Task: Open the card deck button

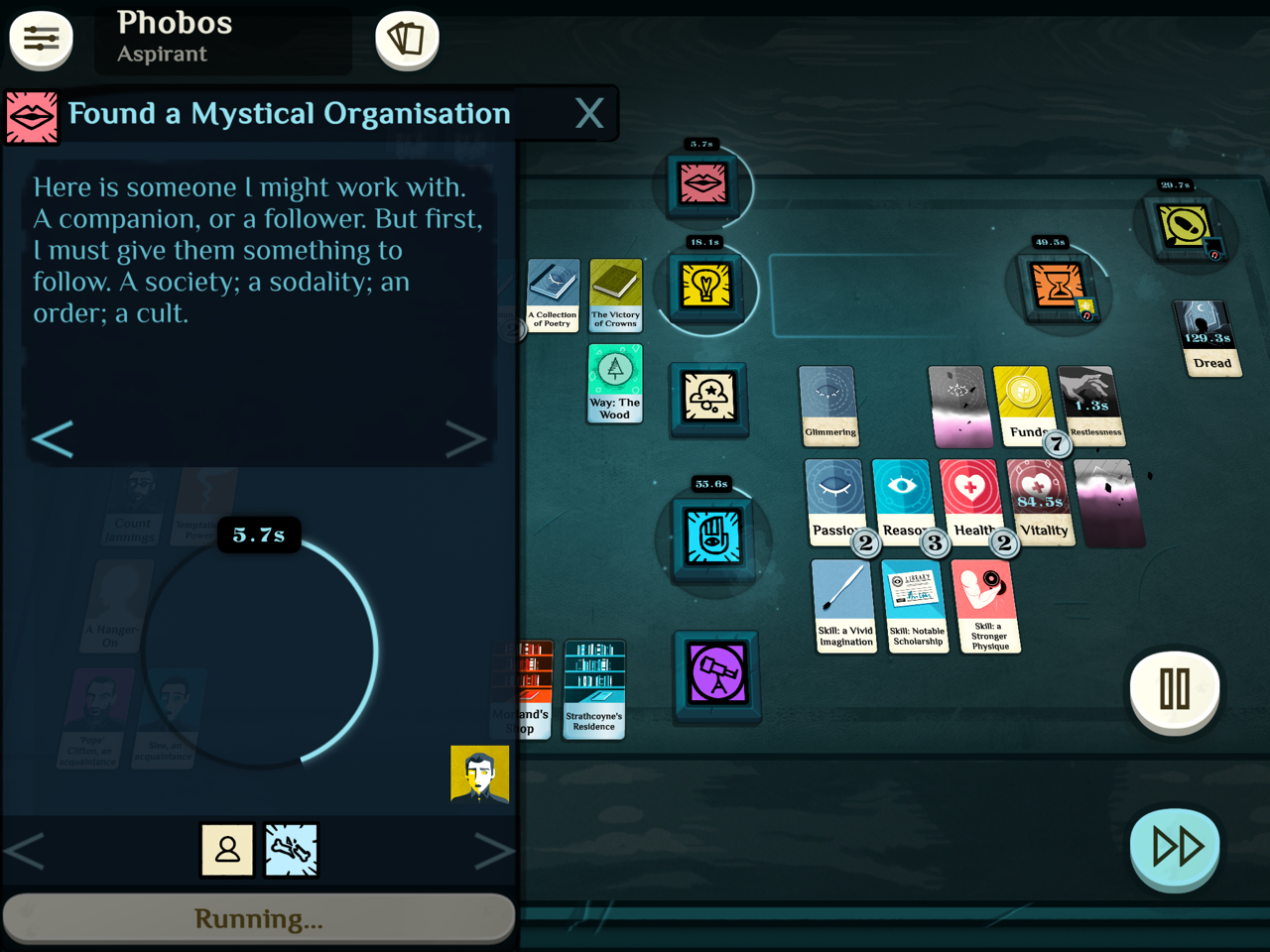Action: (x=407, y=40)
